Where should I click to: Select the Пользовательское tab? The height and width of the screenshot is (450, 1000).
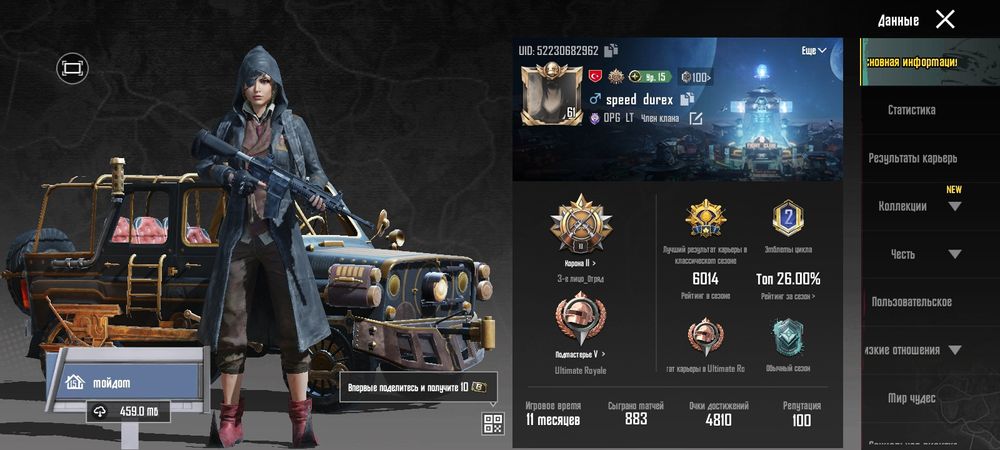911,302
